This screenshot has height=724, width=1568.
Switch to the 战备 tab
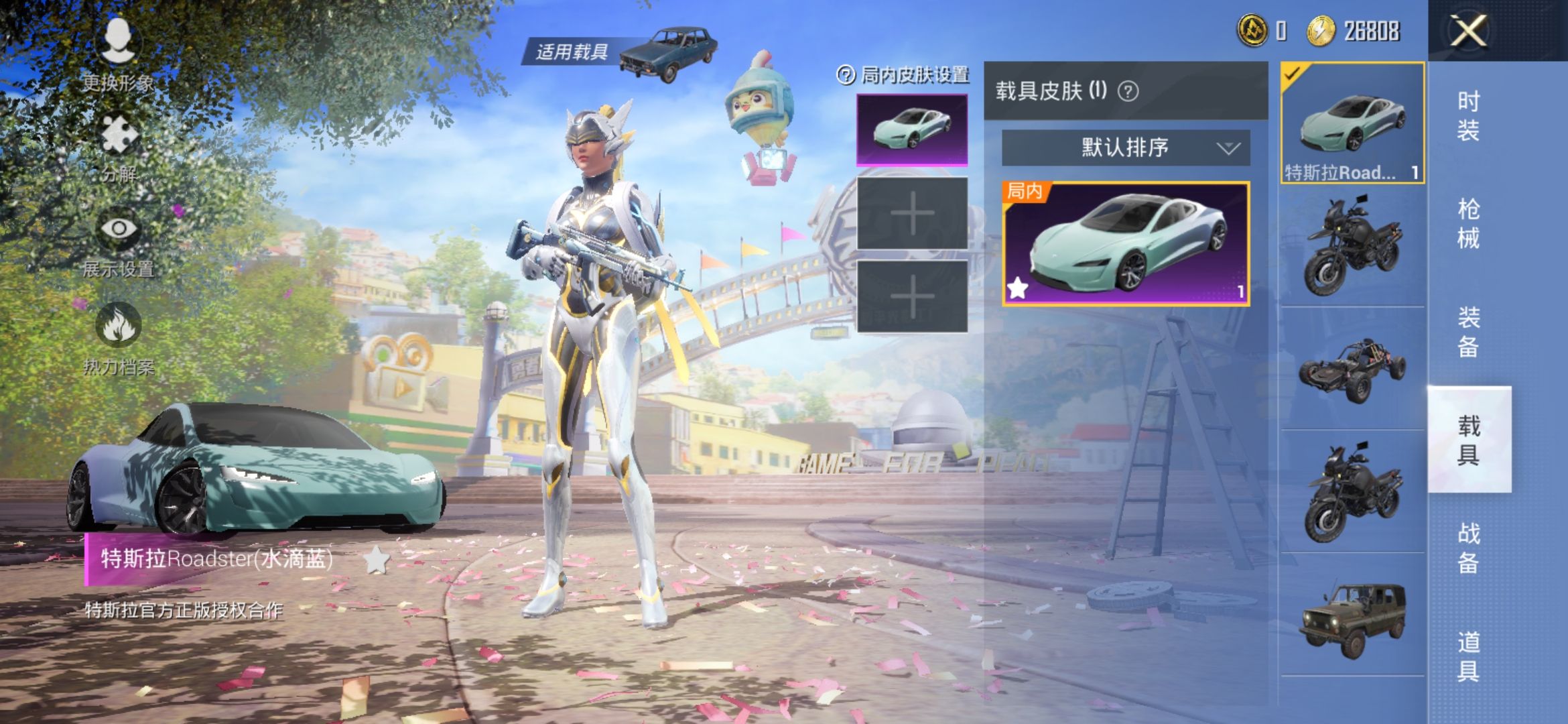[x=1468, y=548]
